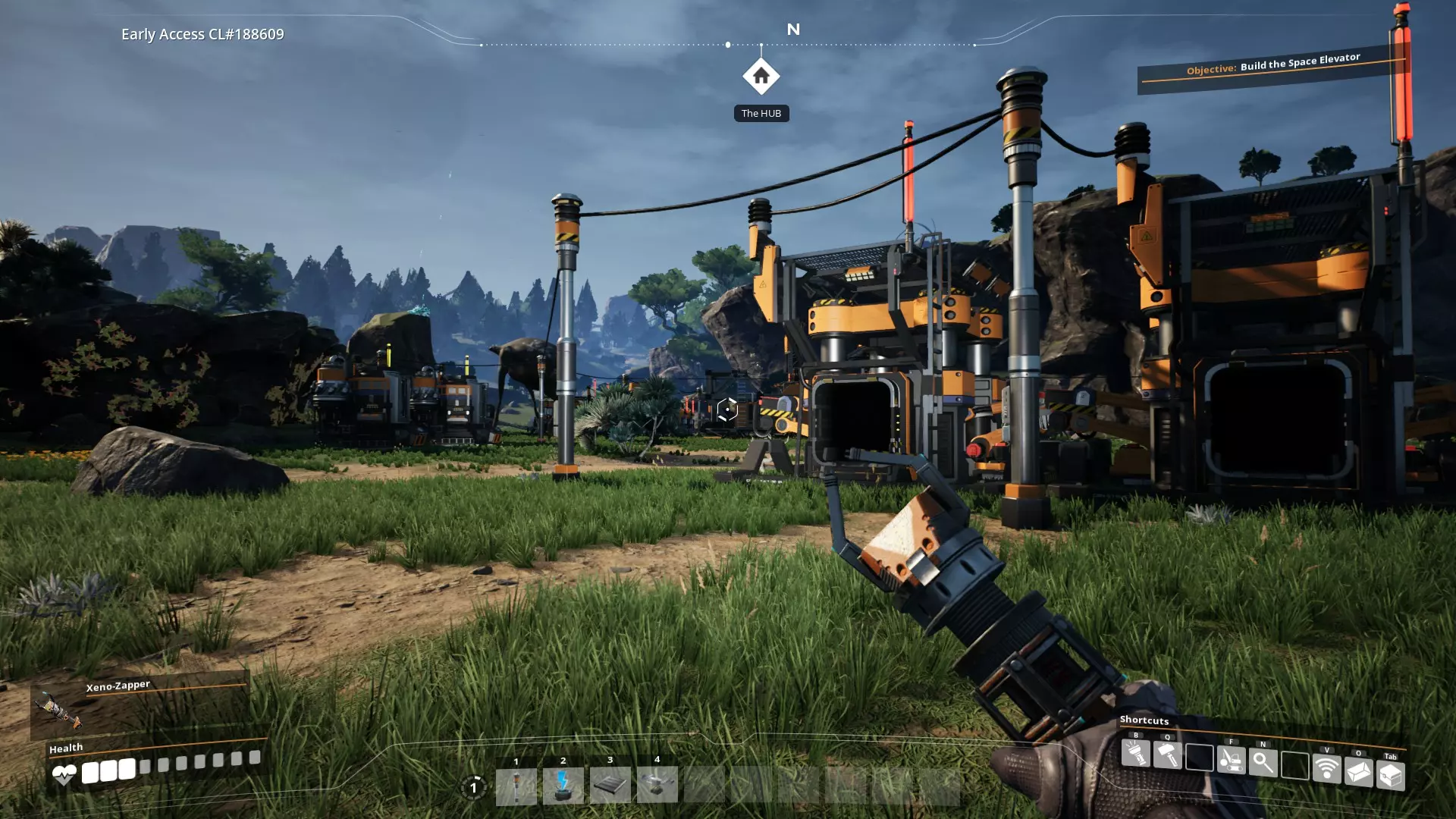The width and height of the screenshot is (1456, 819).
Task: Click the hotbar number cycle indicator
Action: (x=473, y=787)
